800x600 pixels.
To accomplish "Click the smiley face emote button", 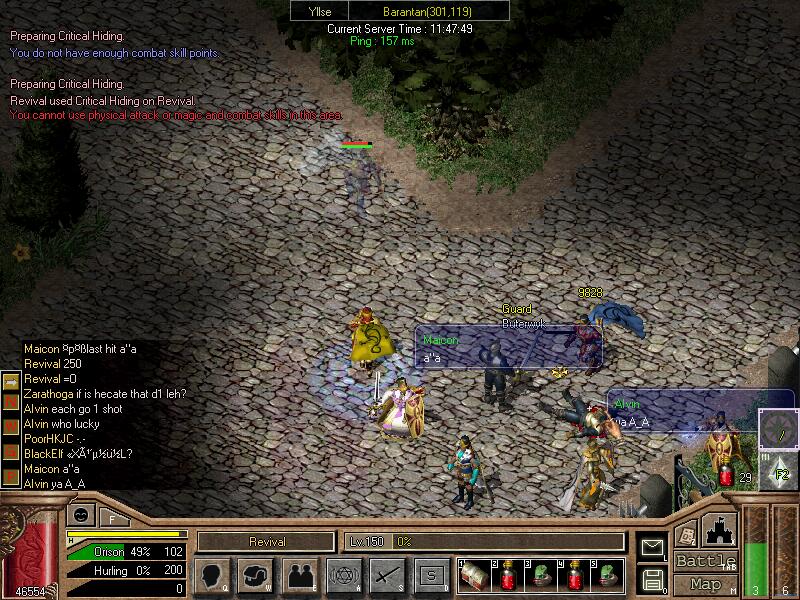I will tap(79, 515).
